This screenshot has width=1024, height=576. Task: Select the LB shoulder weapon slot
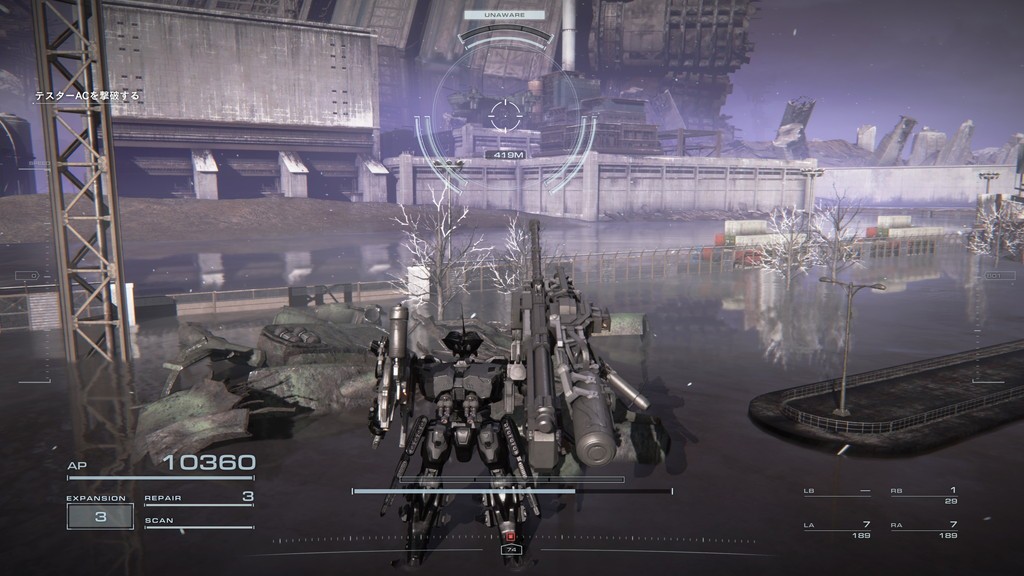[837, 492]
